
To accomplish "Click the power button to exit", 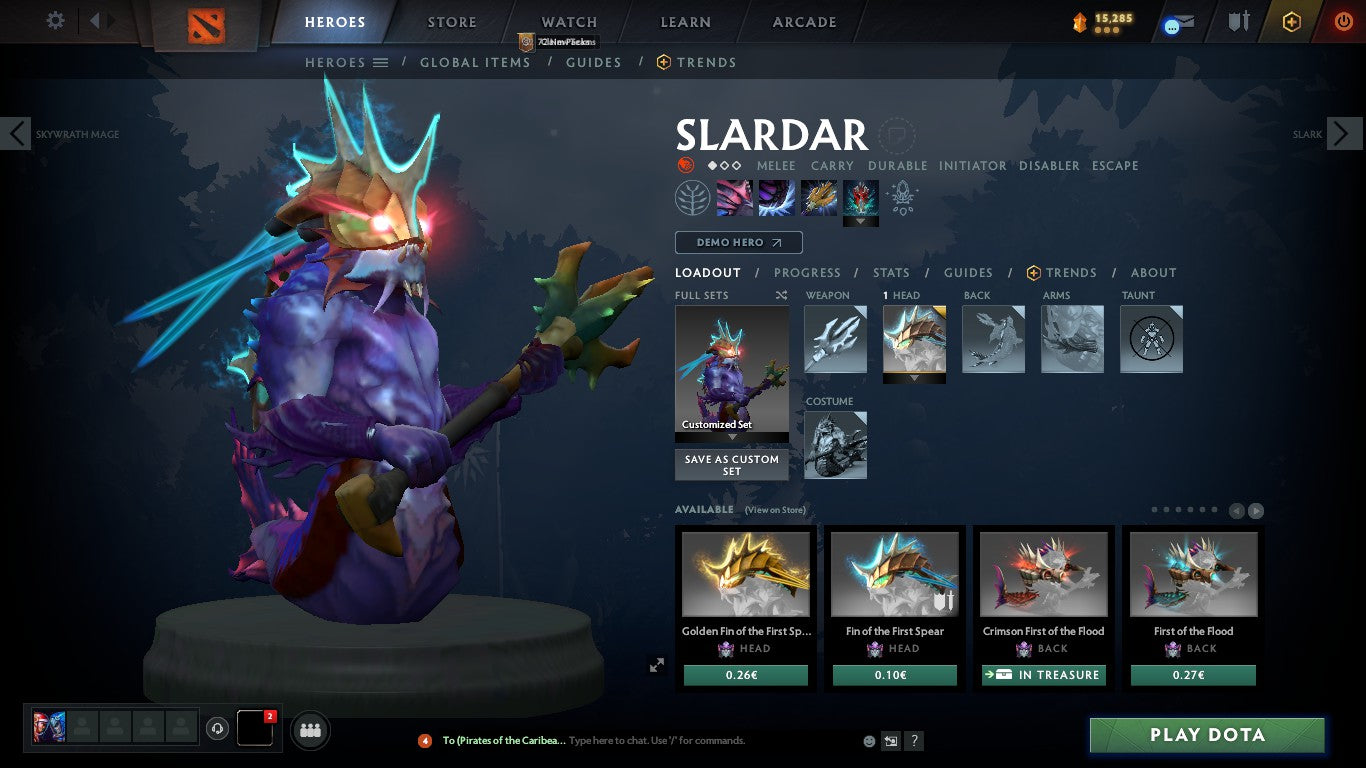I will [1344, 21].
